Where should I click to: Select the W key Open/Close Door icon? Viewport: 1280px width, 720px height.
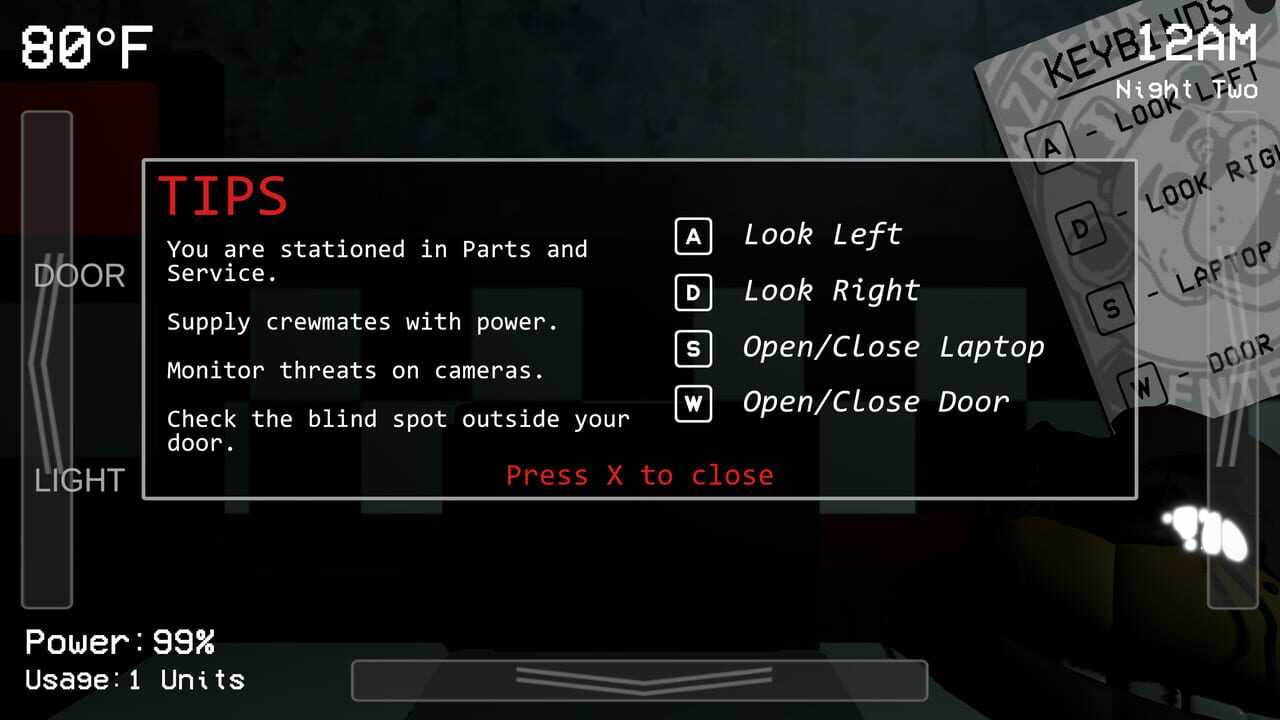point(693,404)
